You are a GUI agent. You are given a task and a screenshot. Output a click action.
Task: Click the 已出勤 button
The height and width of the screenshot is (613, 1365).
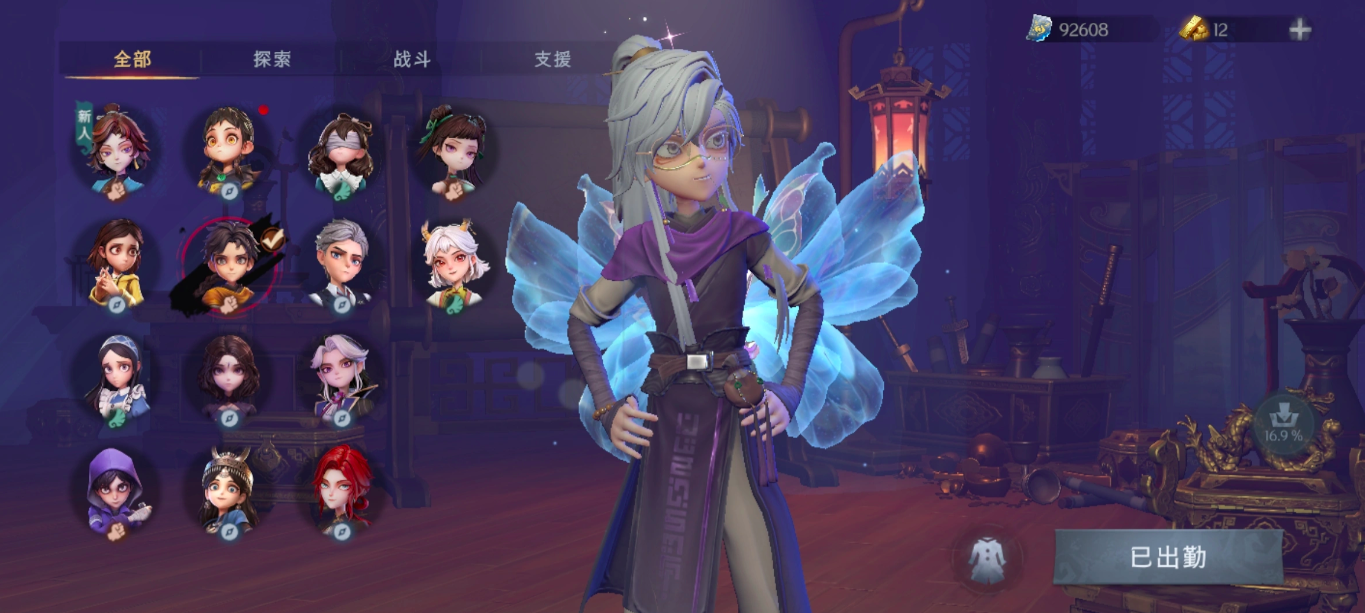[1167, 558]
